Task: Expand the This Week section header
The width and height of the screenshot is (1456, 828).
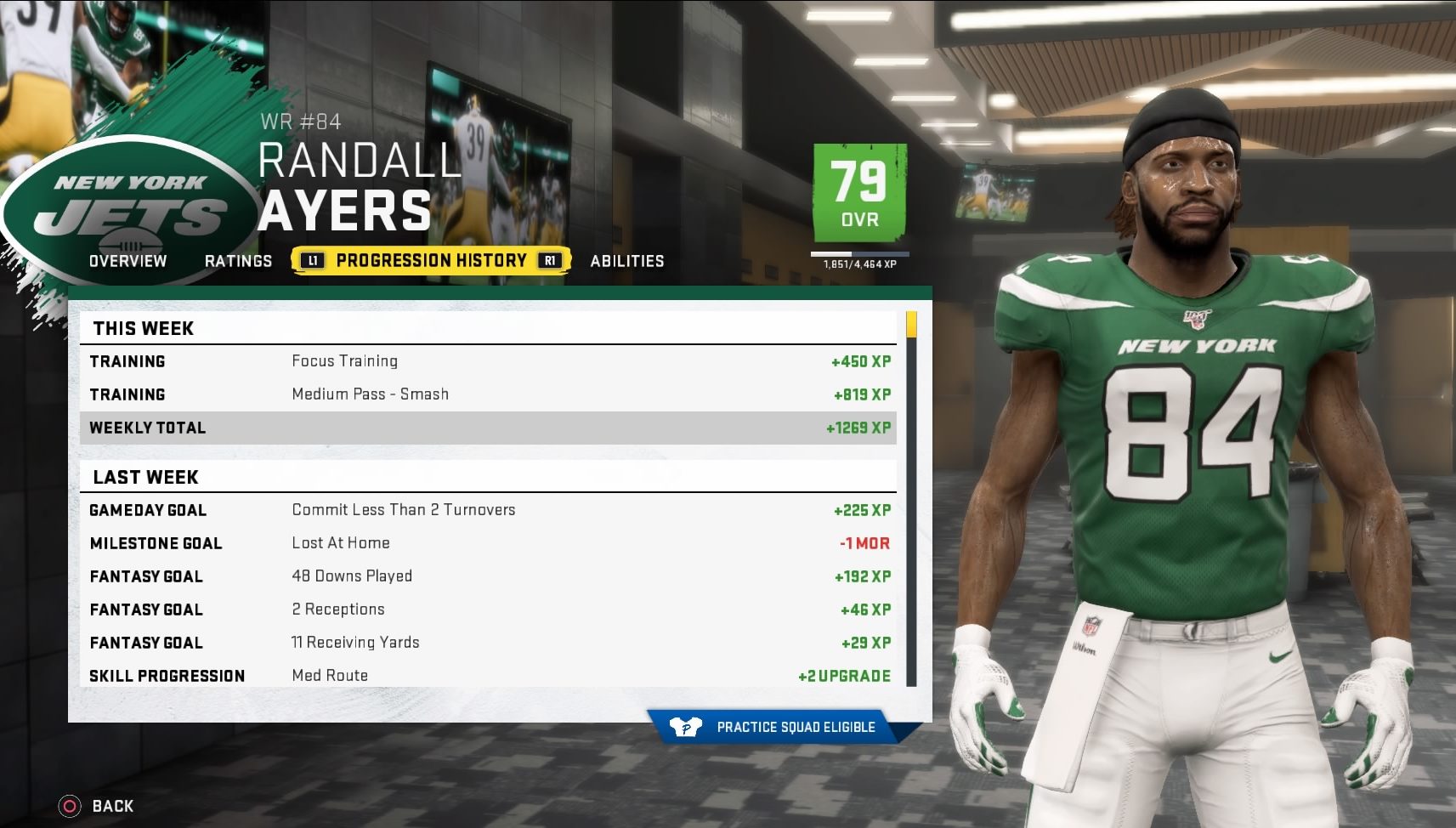Action: pyautogui.click(x=144, y=328)
